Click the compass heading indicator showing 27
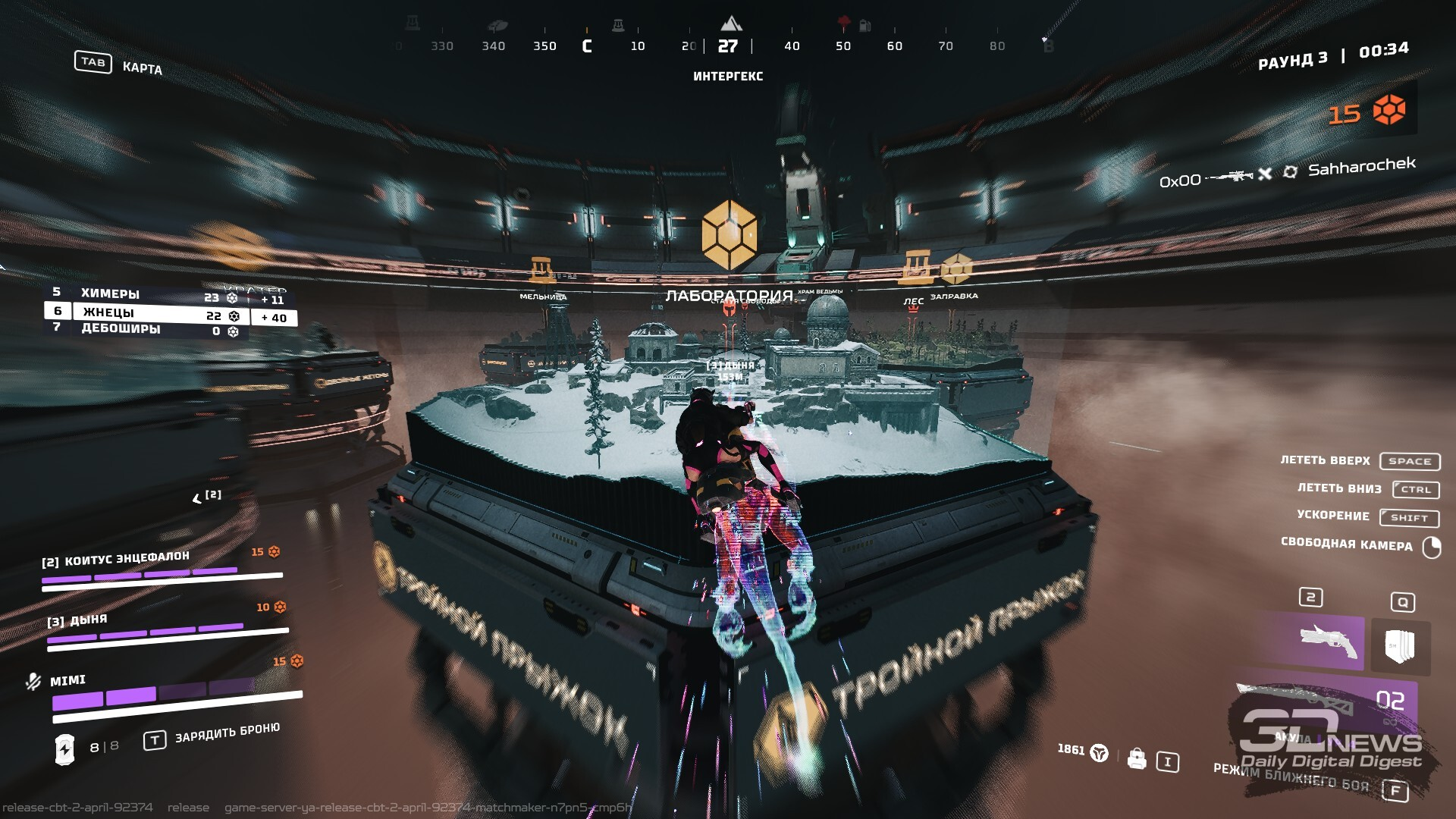This screenshot has height=819, width=1456. [728, 47]
